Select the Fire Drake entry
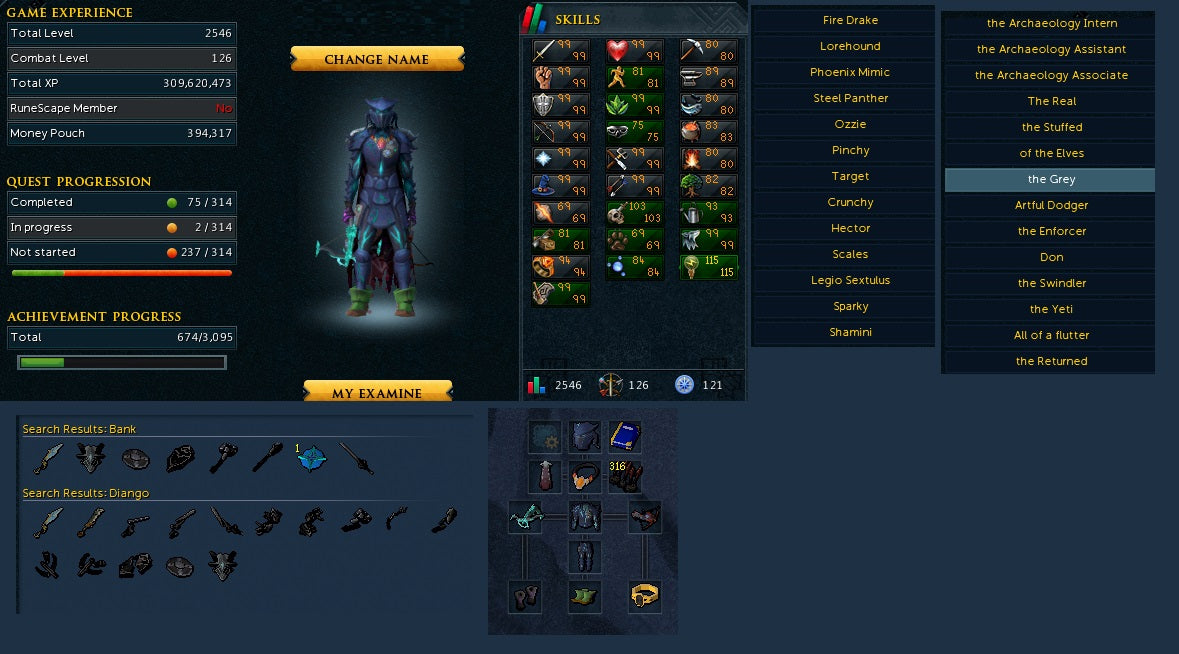 pyautogui.click(x=850, y=20)
